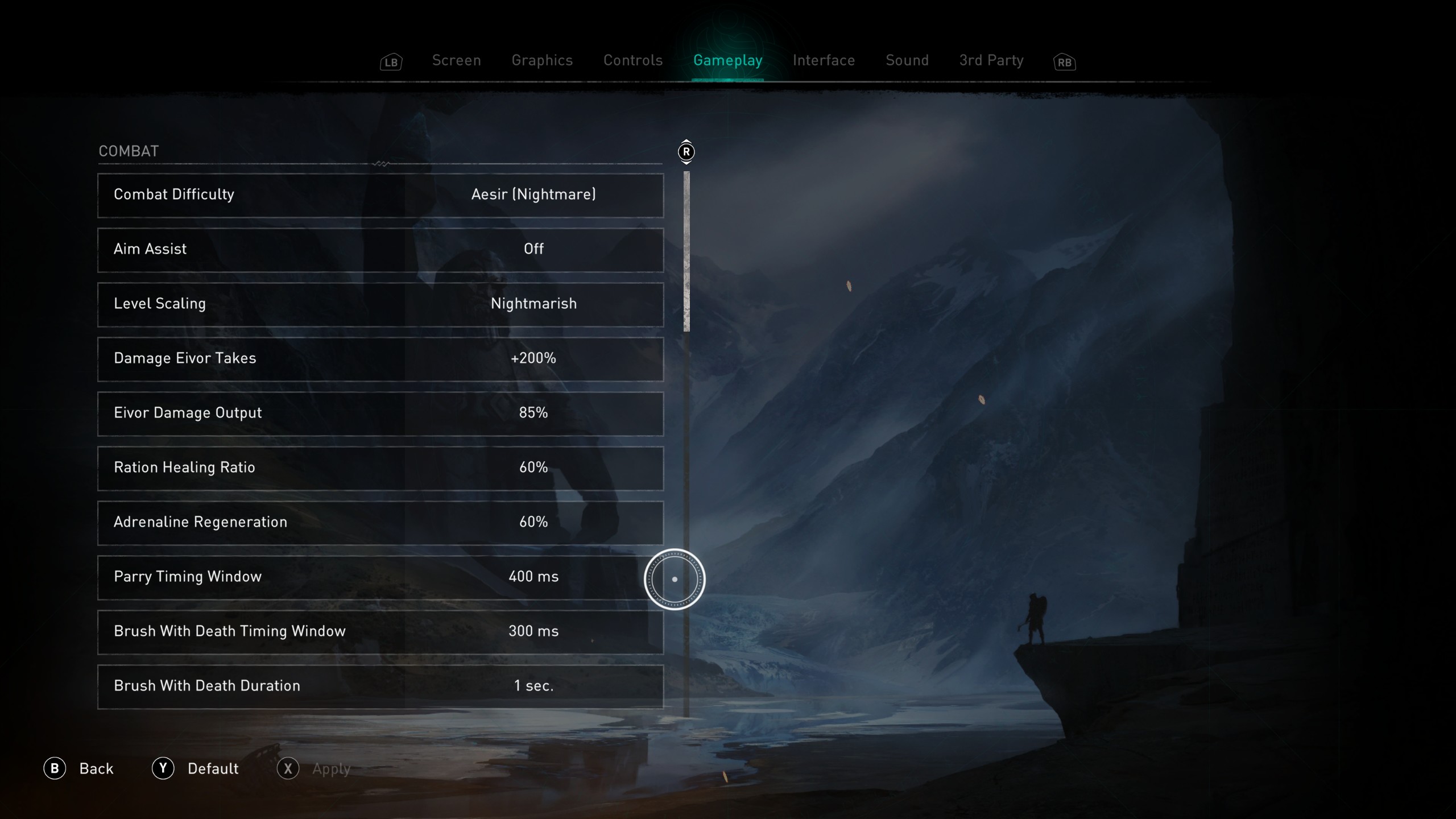Select the Level Scaling row
Screen dimensions: 1456x819
coord(380,304)
